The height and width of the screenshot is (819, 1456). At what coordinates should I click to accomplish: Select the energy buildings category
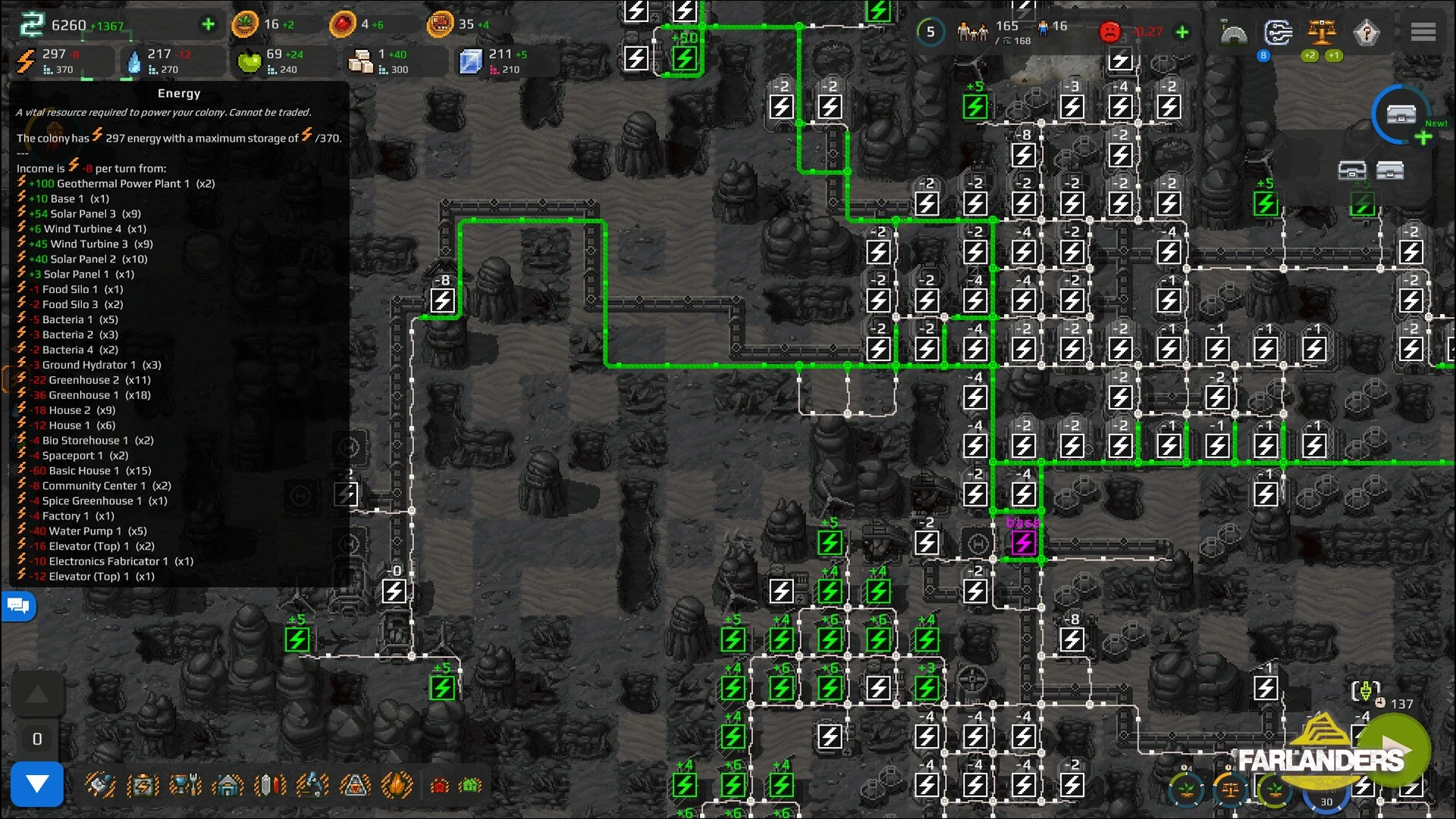pos(143,785)
